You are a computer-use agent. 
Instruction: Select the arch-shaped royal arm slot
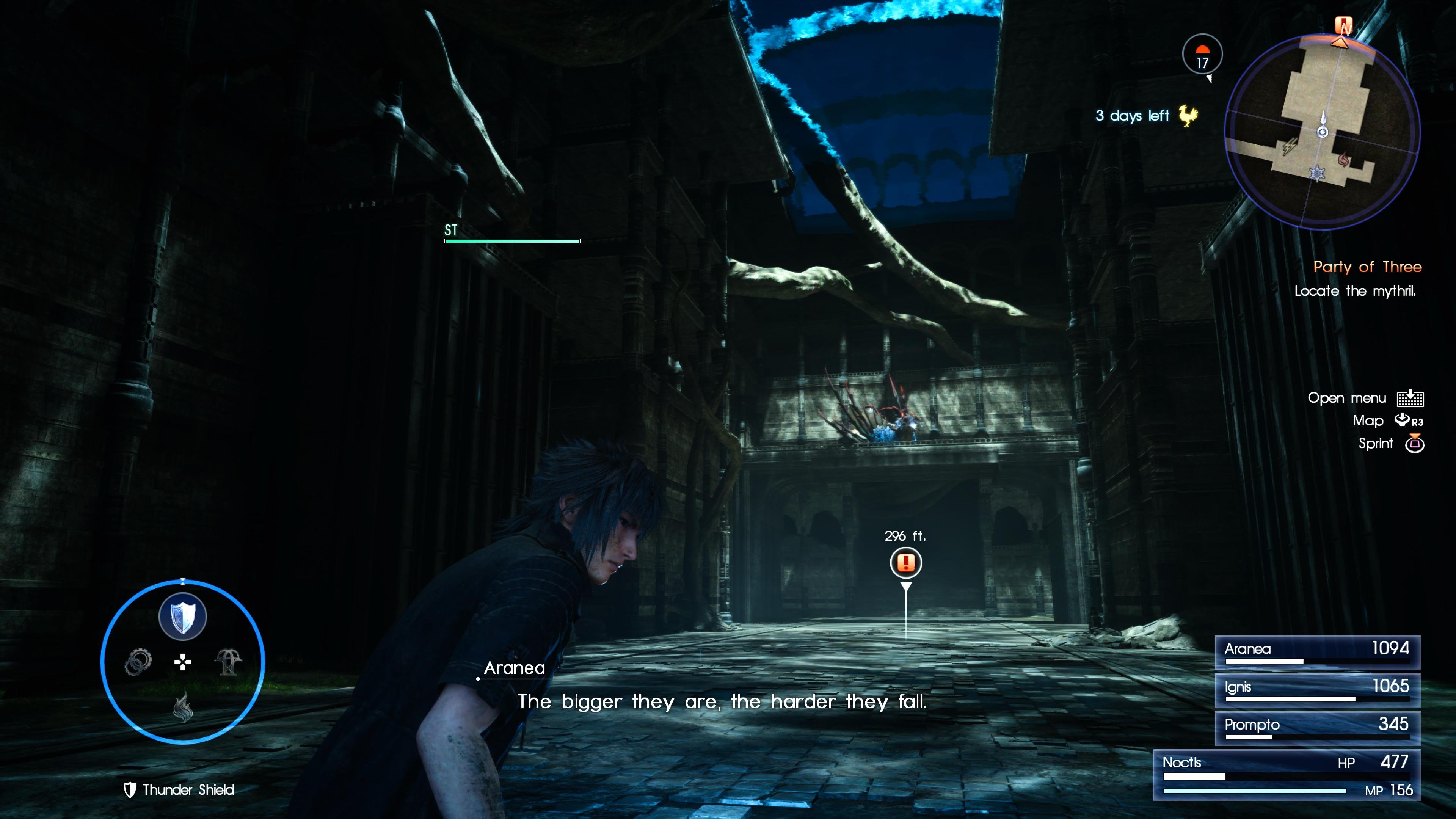[228, 661]
